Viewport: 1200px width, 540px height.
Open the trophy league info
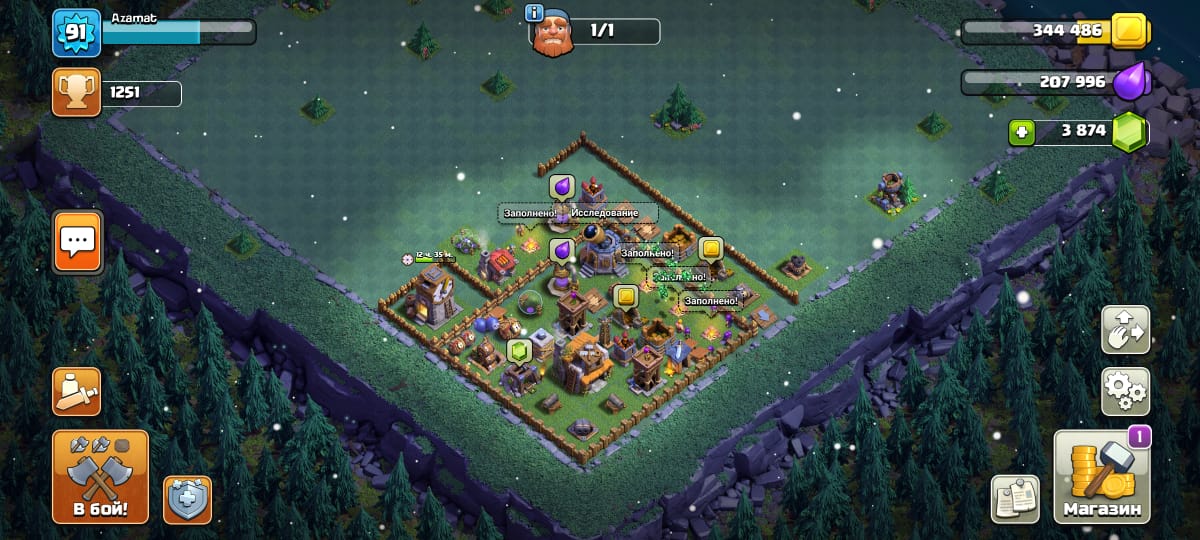click(77, 94)
